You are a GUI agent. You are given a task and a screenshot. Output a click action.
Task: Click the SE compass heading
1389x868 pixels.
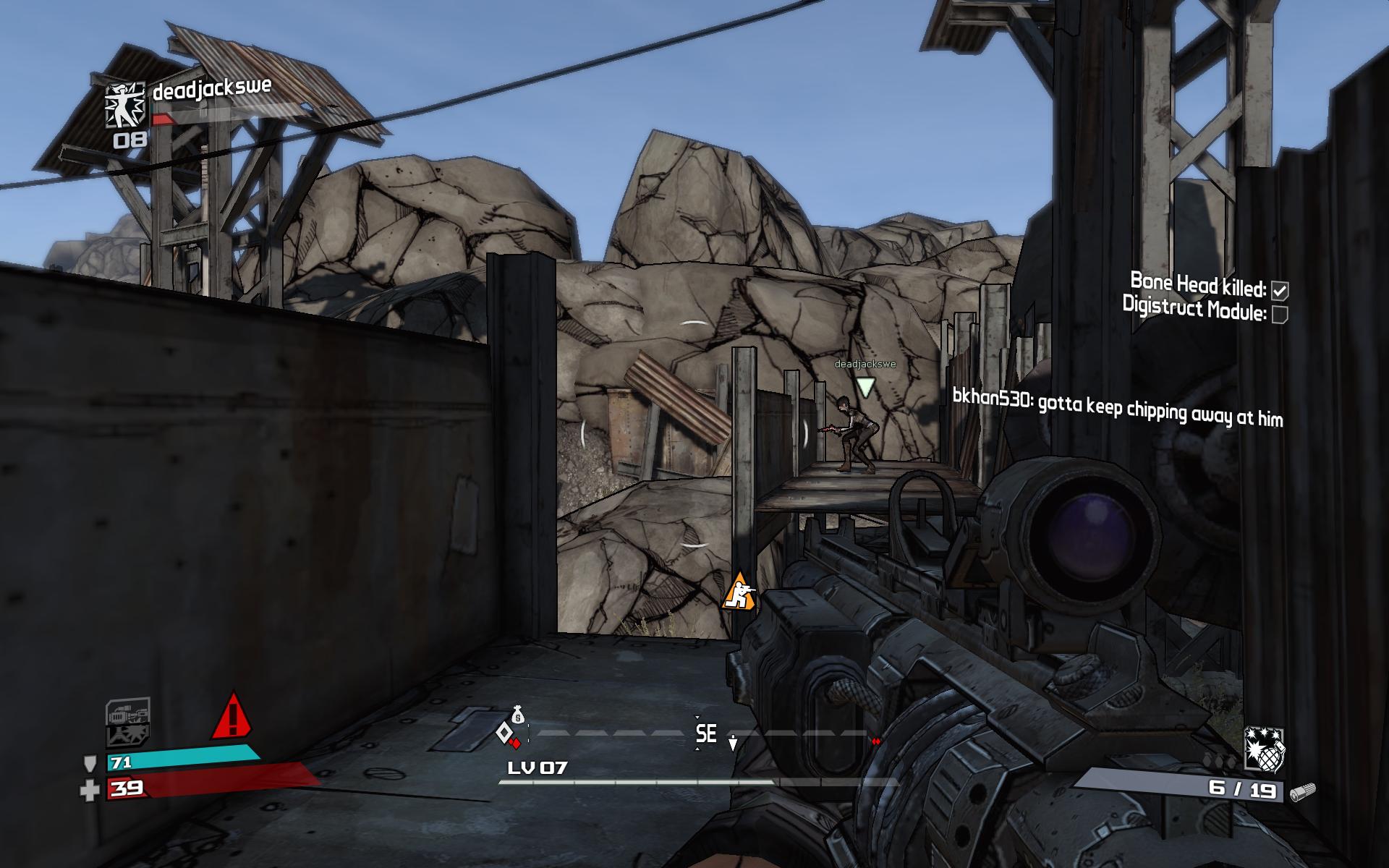click(x=706, y=734)
